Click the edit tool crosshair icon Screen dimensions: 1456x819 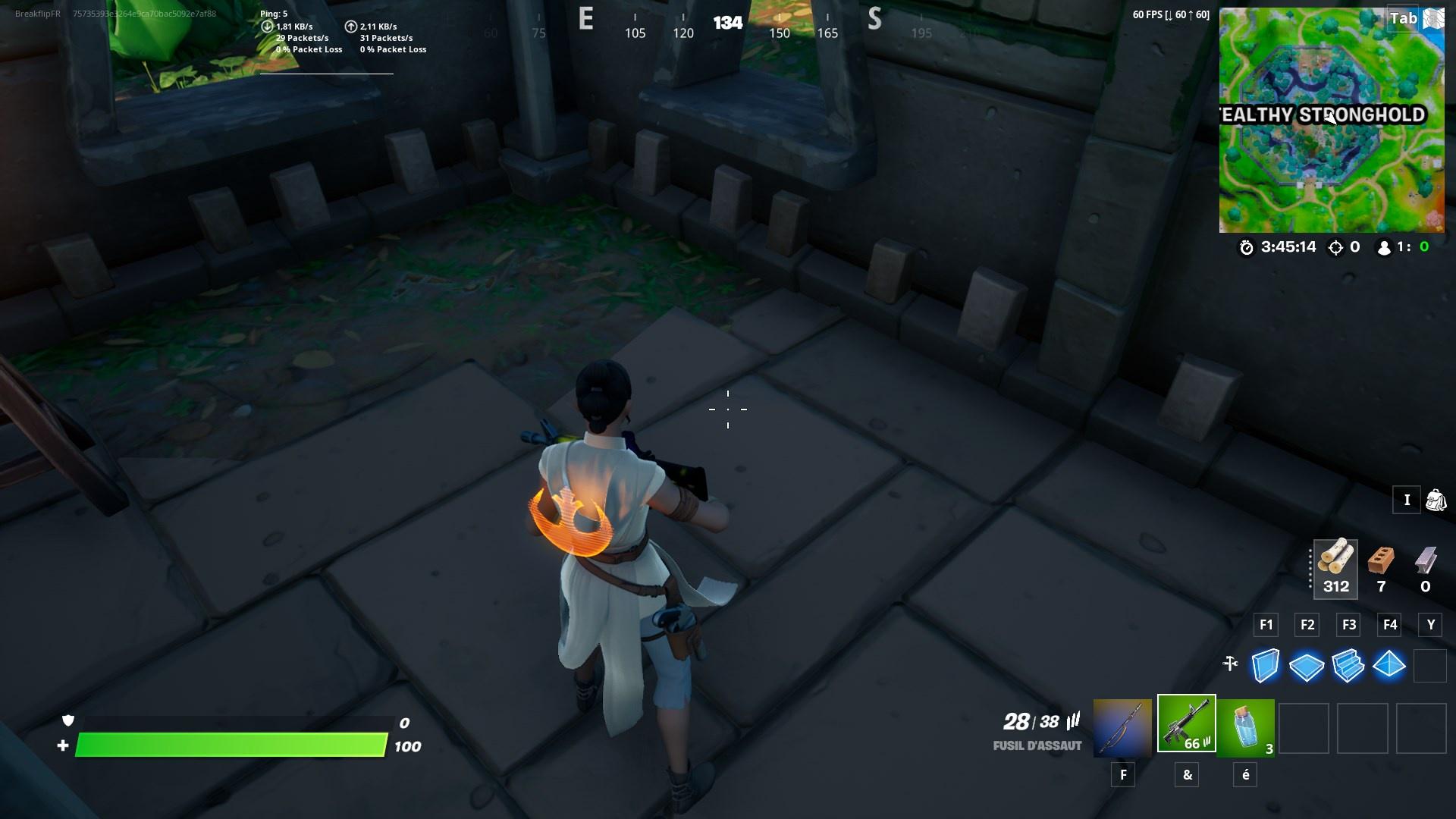[1232, 665]
